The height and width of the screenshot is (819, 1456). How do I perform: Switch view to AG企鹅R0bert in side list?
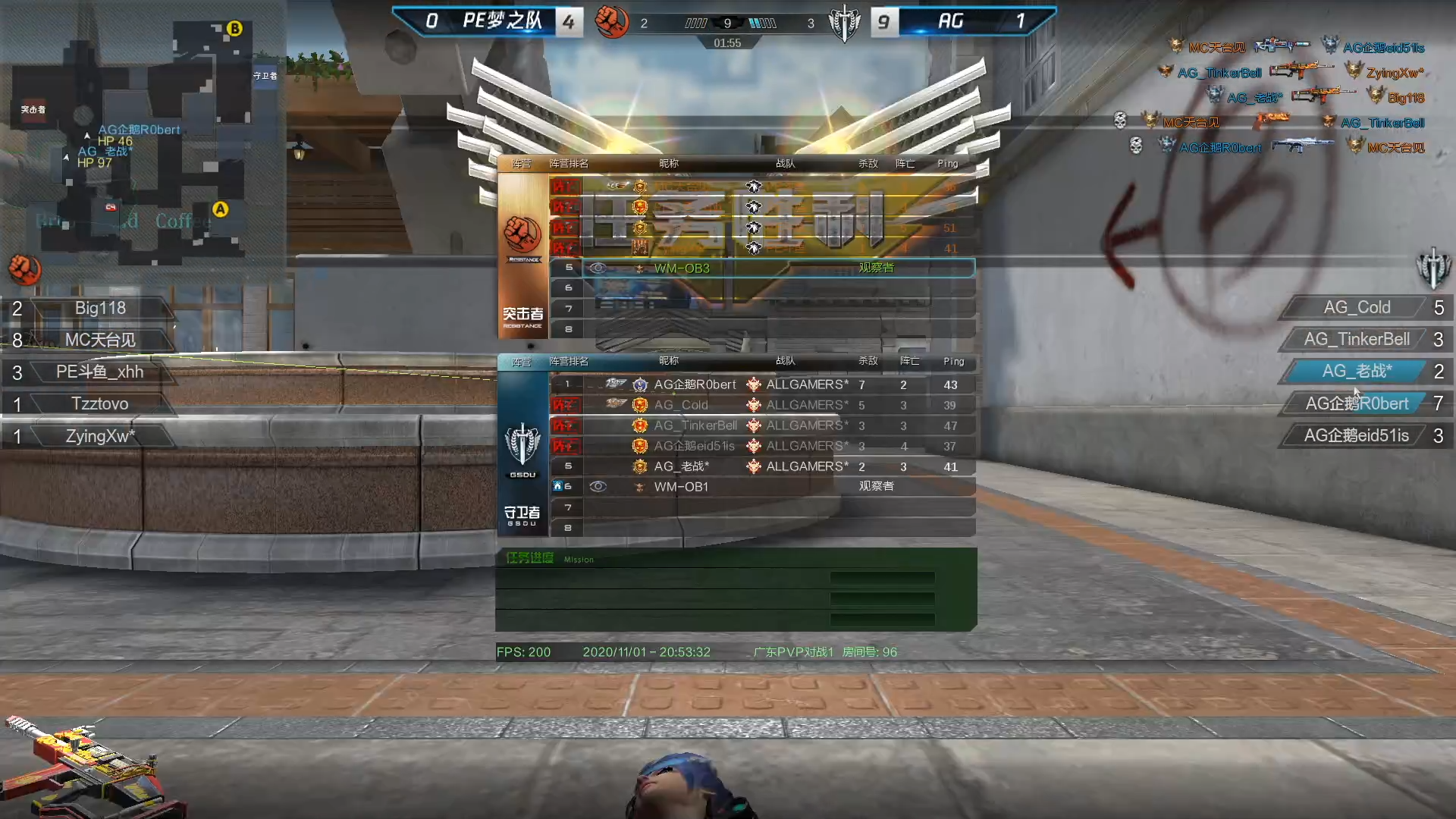[x=1356, y=403]
